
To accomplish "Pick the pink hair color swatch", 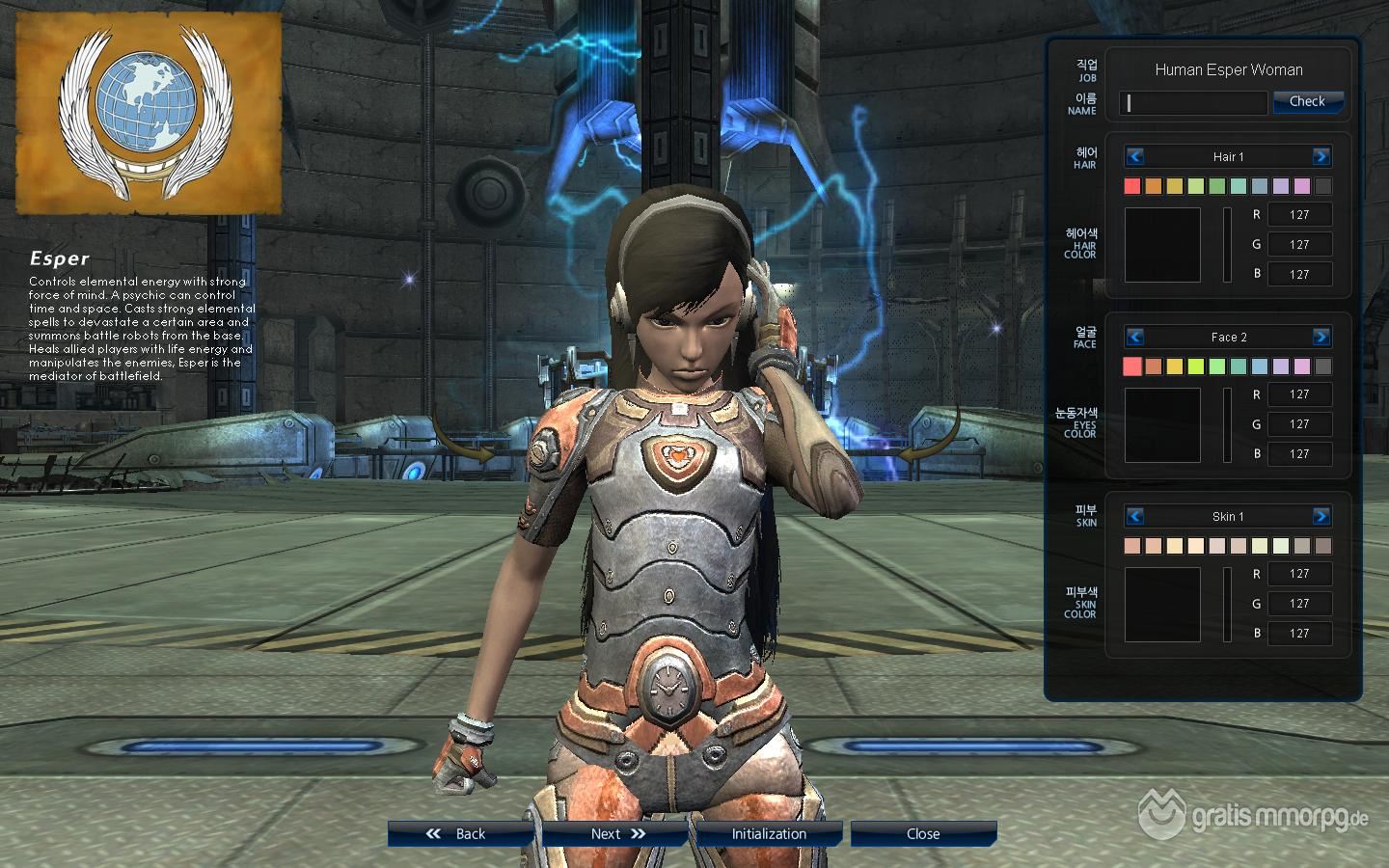I will coord(1302,186).
